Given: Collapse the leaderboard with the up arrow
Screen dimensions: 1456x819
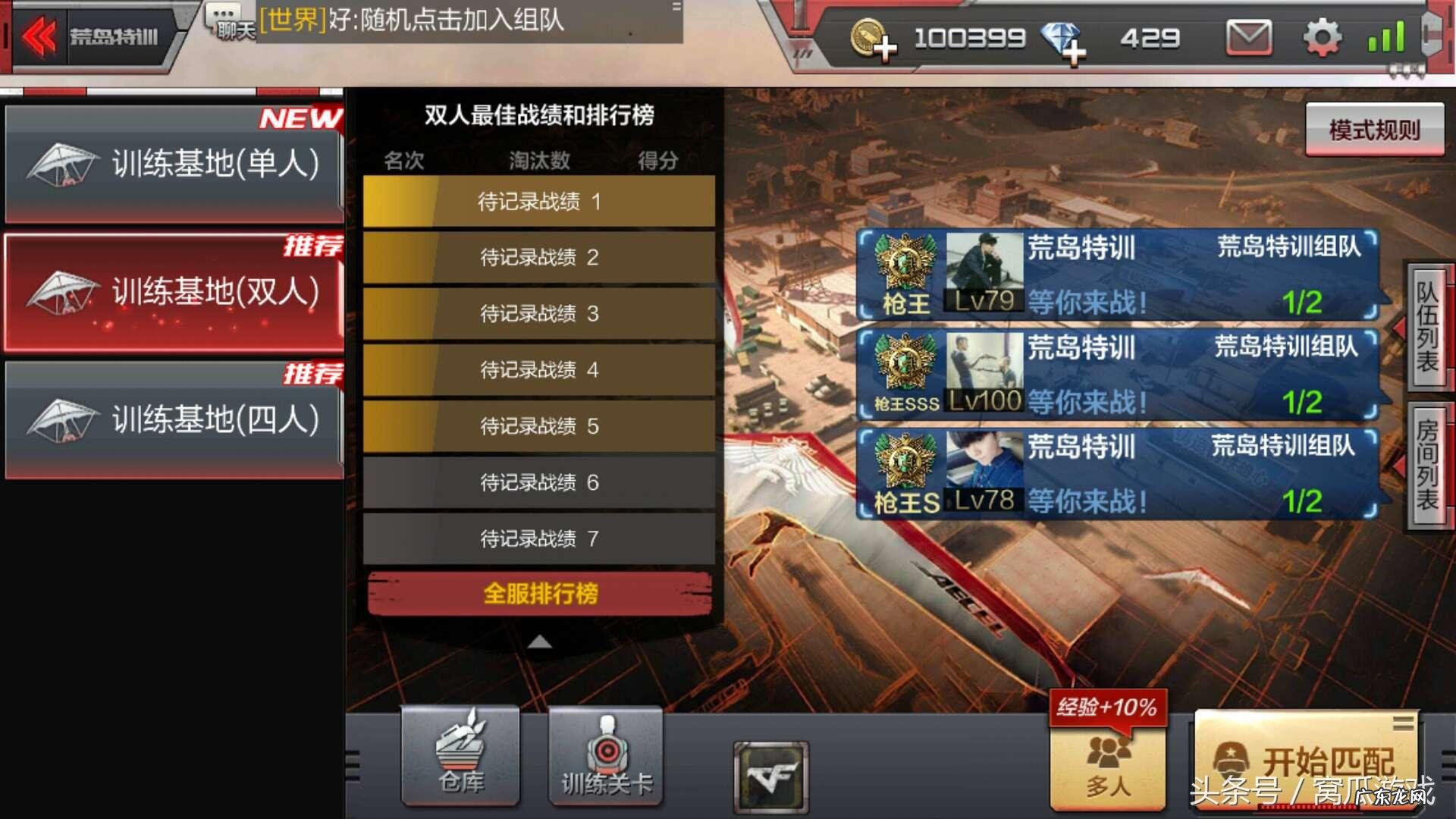Looking at the screenshot, I should point(539,641).
